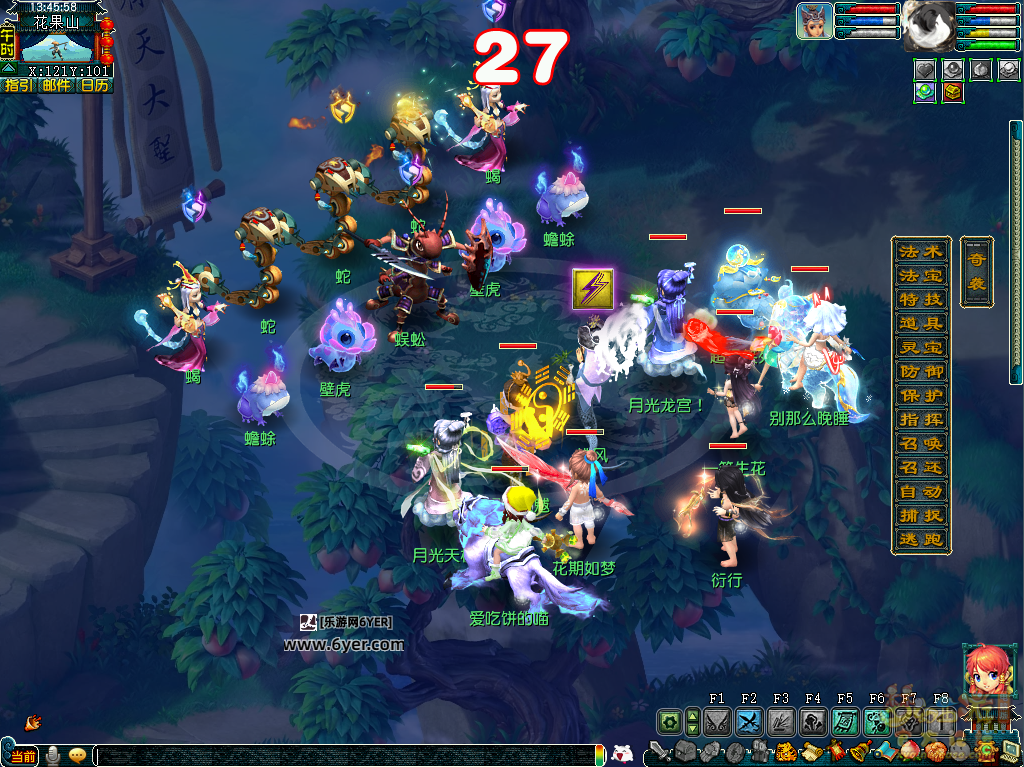Screen dimensions: 1024x767
Task: Use the 召唤 summon command
Action: pos(920,443)
